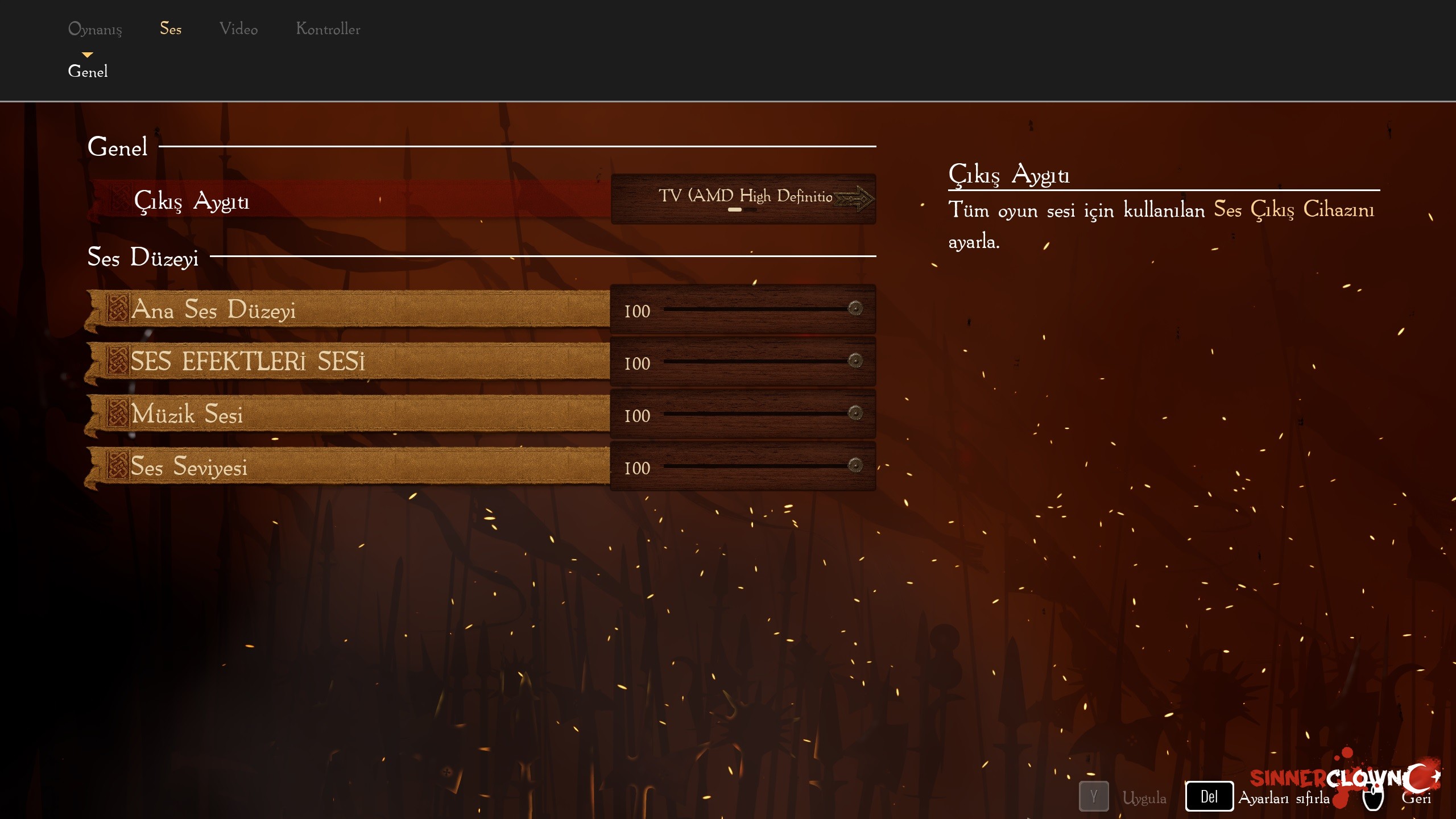
Task: Reset settings with Ayarları sıfırla
Action: (x=1284, y=797)
